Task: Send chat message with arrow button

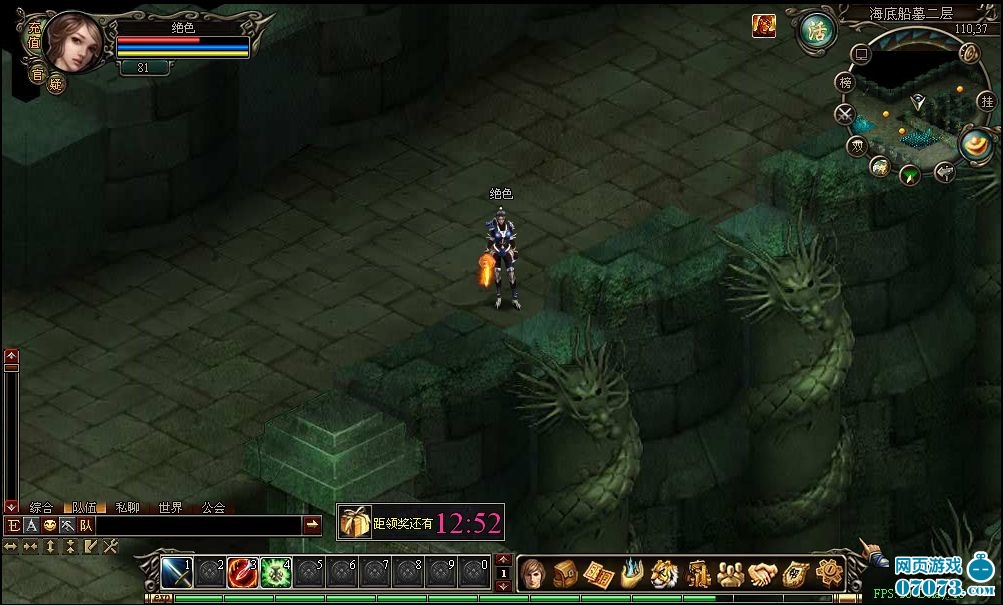Action: coord(312,525)
